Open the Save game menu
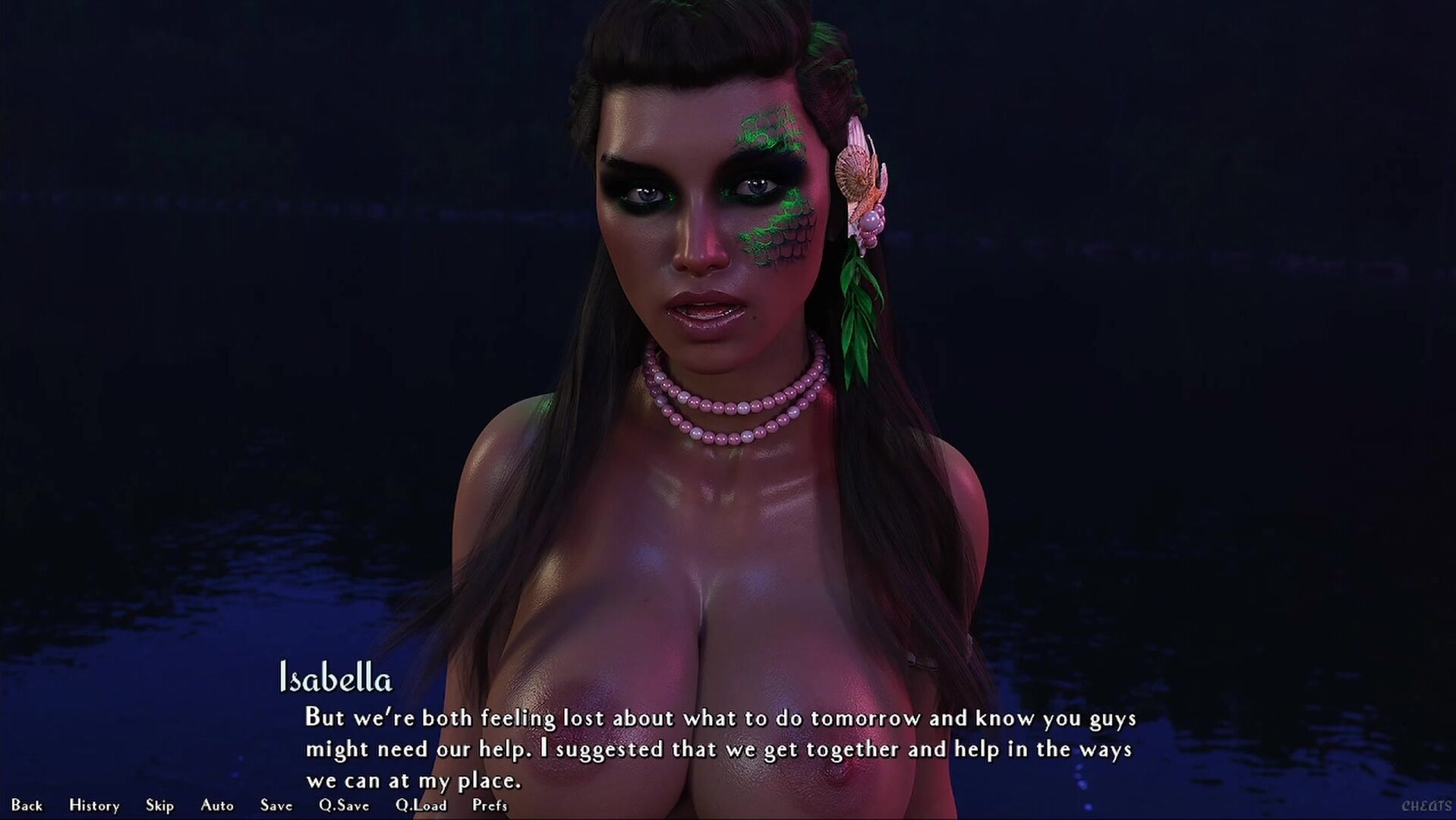The width and height of the screenshot is (1456, 820). [276, 806]
